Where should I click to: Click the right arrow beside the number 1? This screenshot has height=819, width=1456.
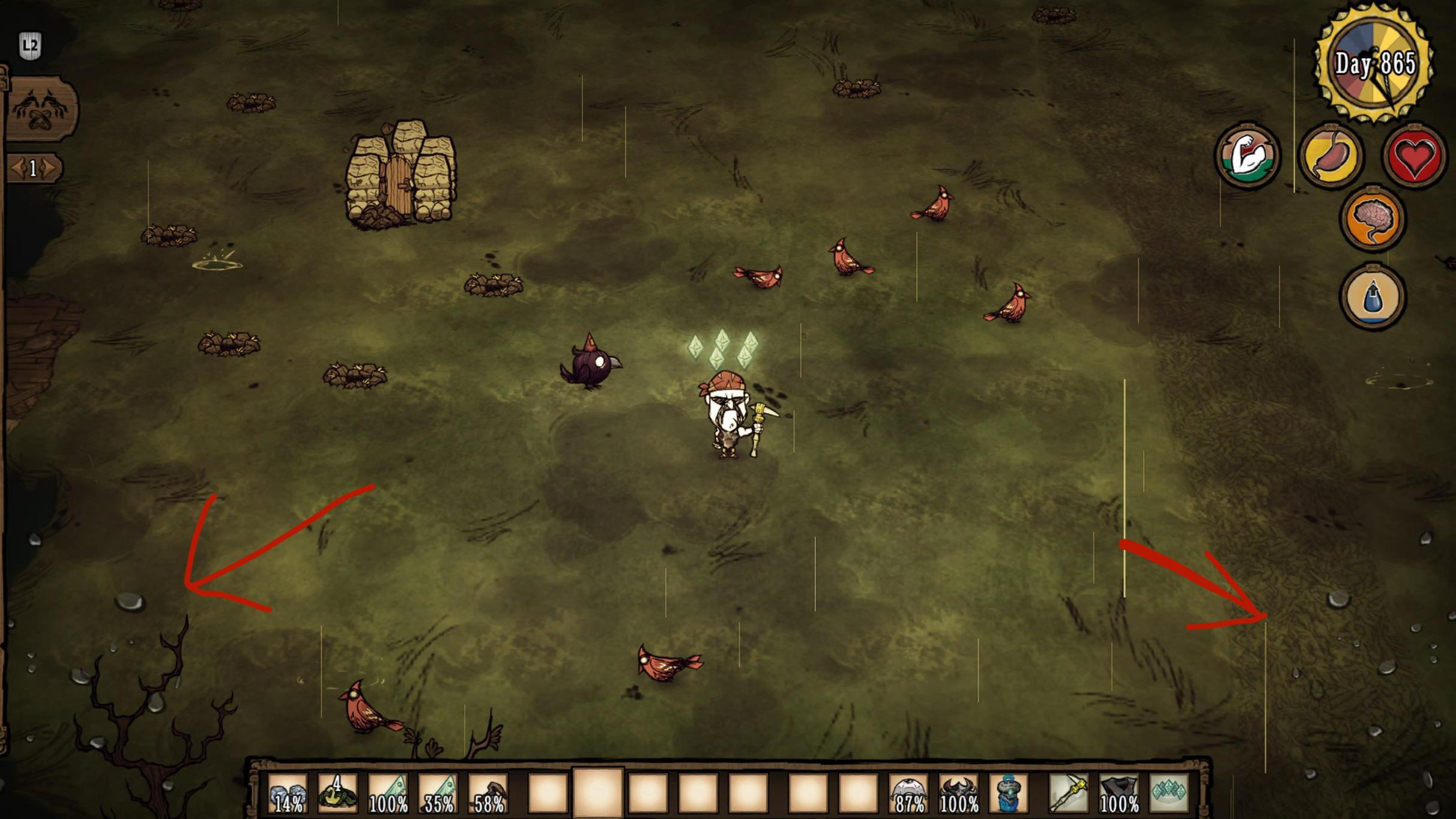49,169
